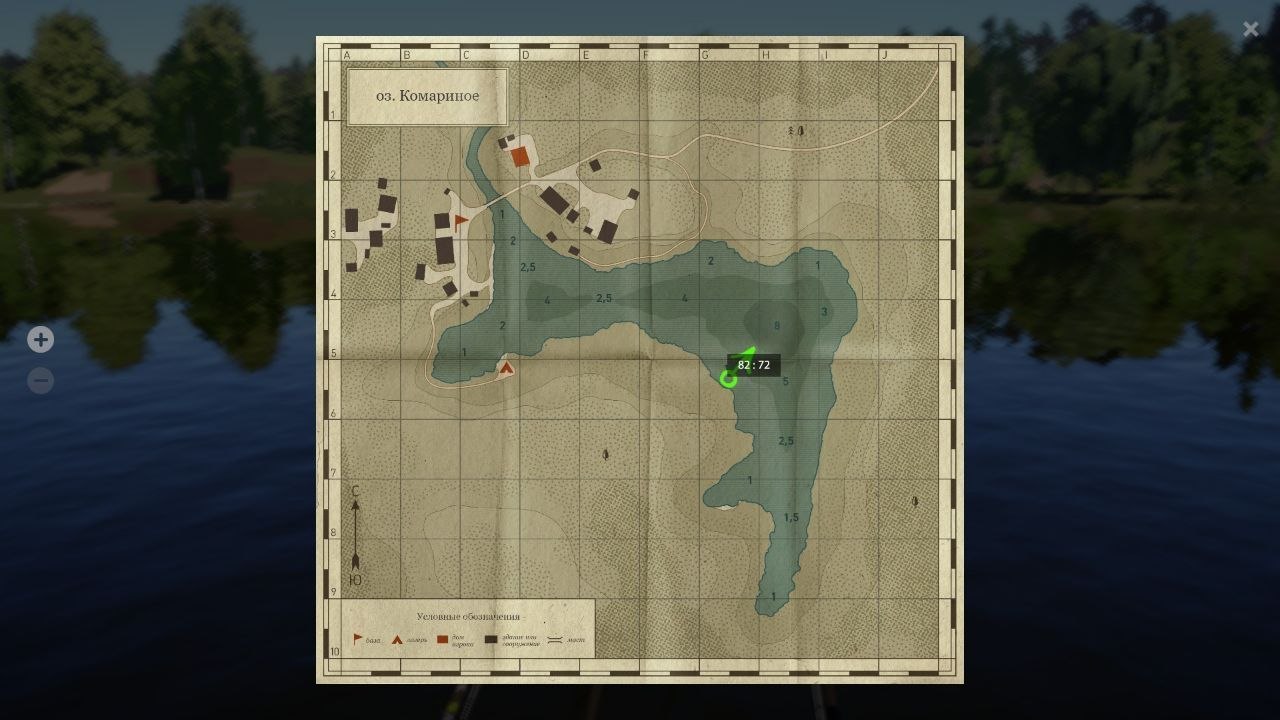1280x720 pixels.
Task: Click the green player position marker
Action: (731, 377)
